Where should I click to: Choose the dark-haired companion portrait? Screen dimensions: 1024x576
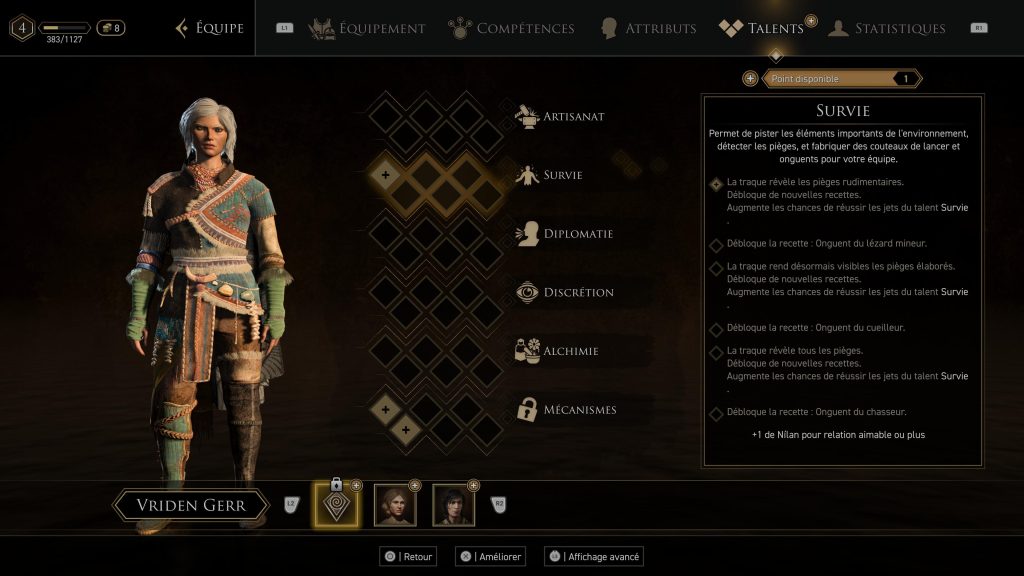(453, 506)
